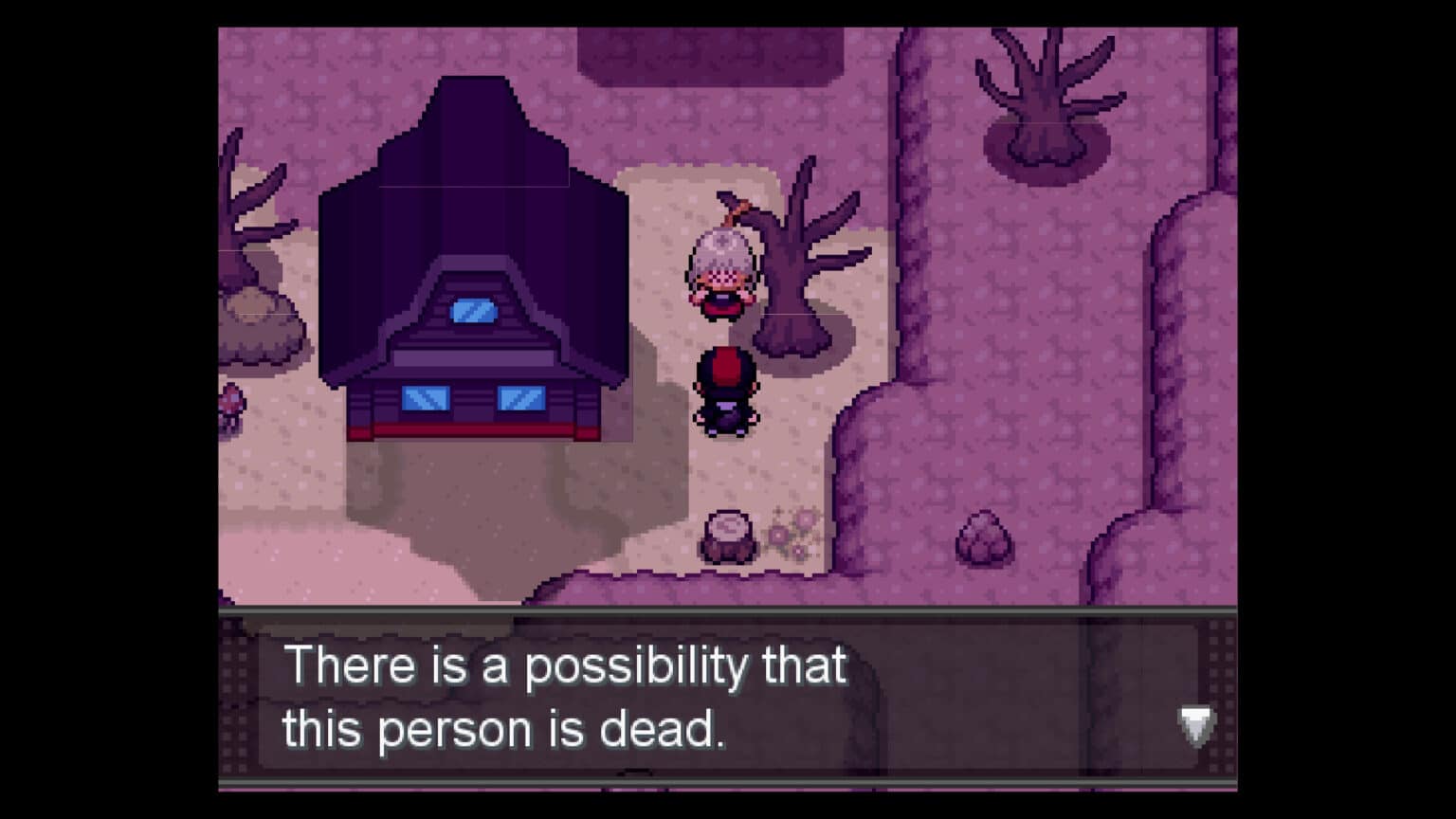Click the blue roof window of the house
This screenshot has width=1456, height=819.
(x=471, y=311)
